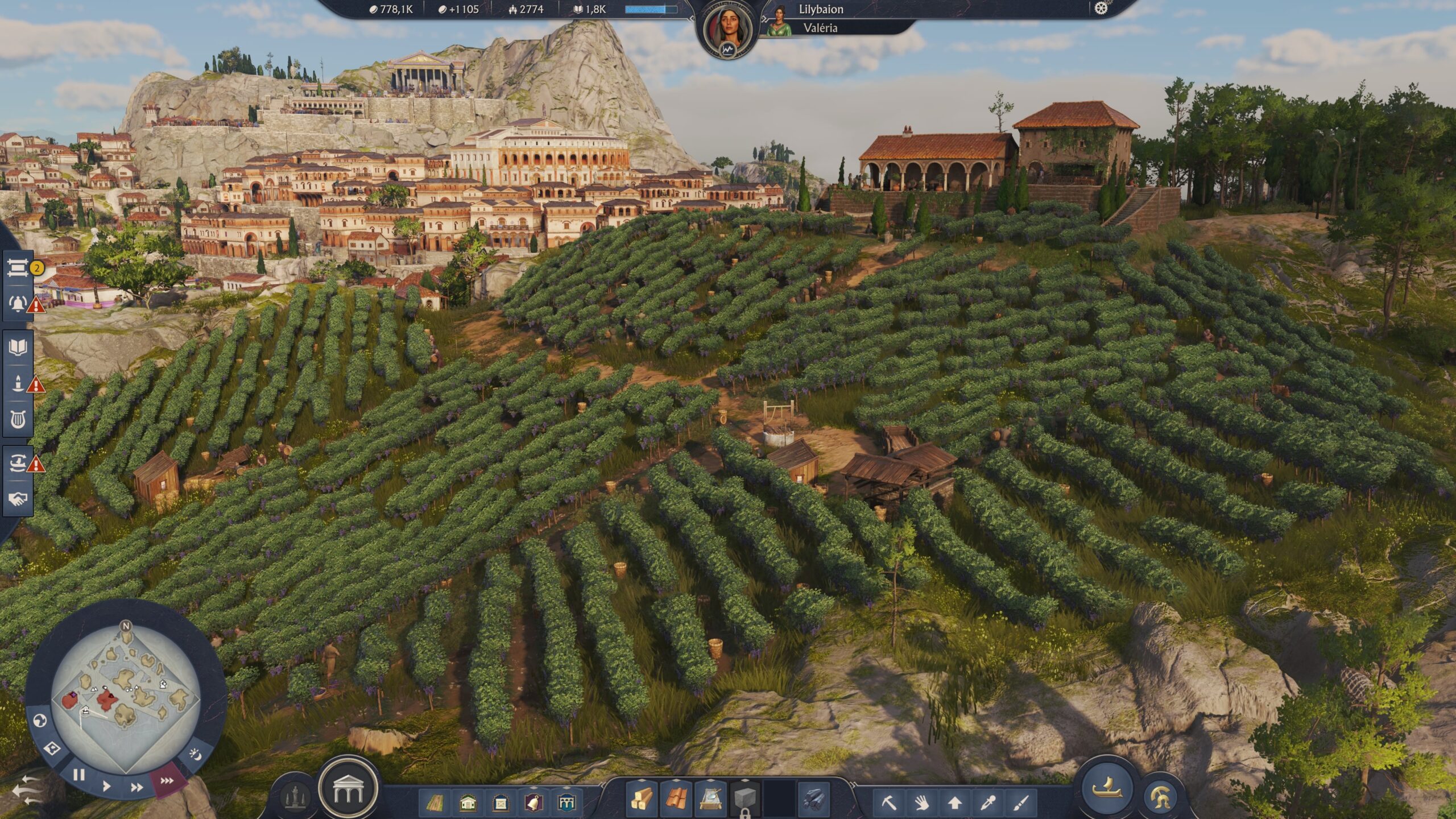Open the candle religion menu
The width and height of the screenshot is (1456, 819).
click(x=18, y=383)
